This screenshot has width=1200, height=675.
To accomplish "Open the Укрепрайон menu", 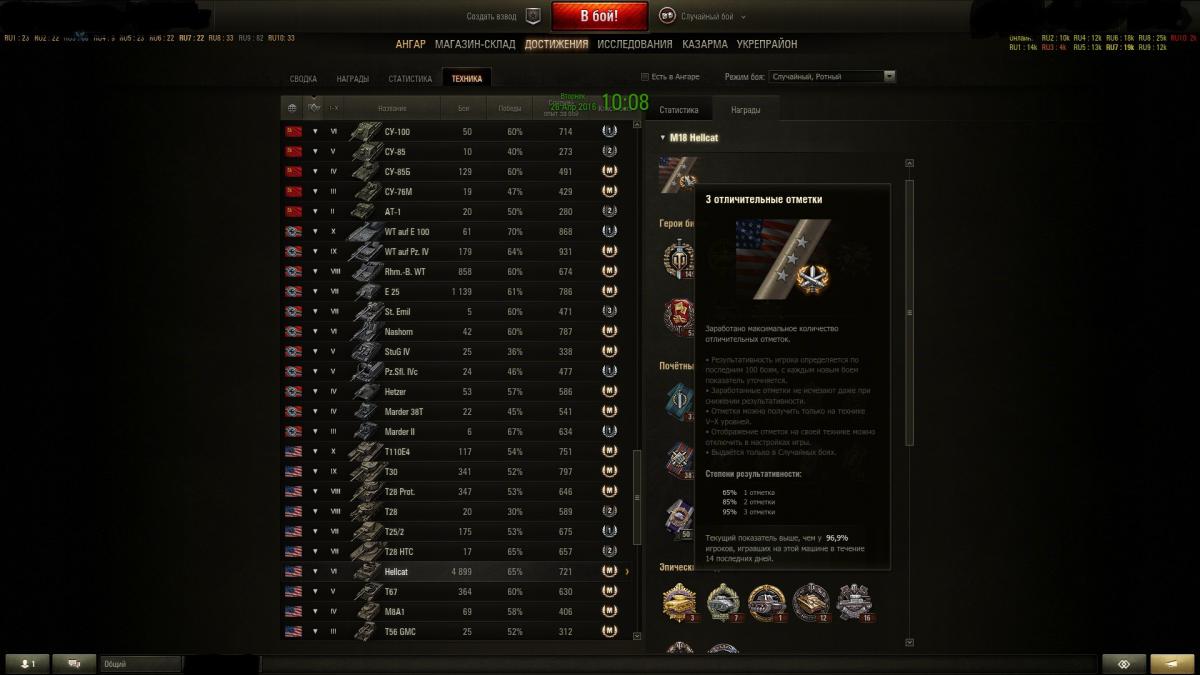I will (767, 44).
